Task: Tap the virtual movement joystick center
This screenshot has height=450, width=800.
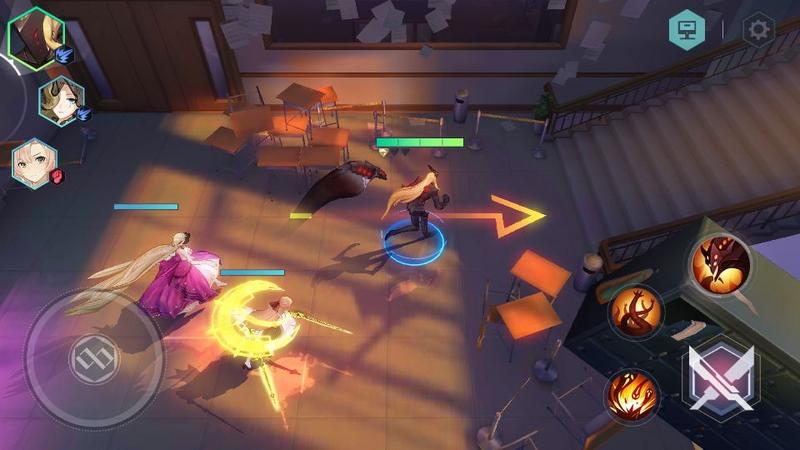Action: (94, 357)
